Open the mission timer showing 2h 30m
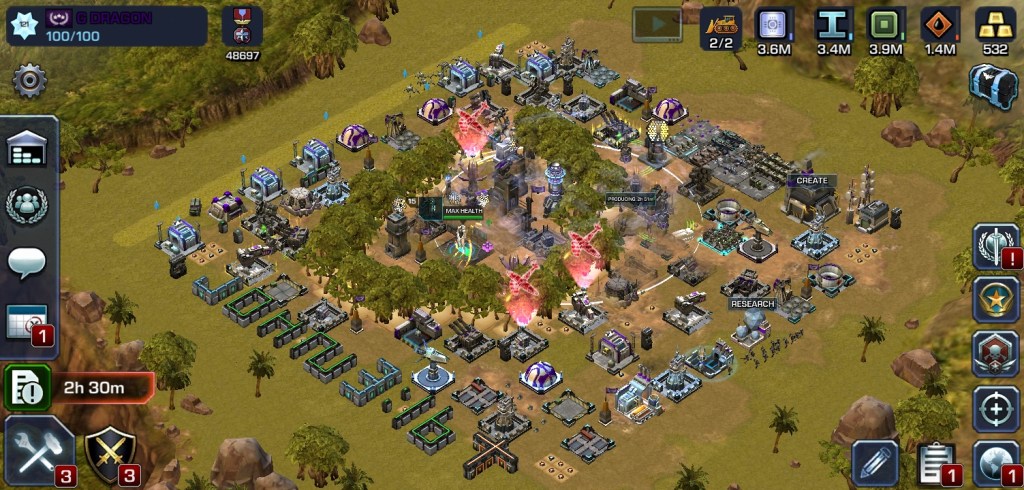The height and width of the screenshot is (490, 1024). (80, 385)
